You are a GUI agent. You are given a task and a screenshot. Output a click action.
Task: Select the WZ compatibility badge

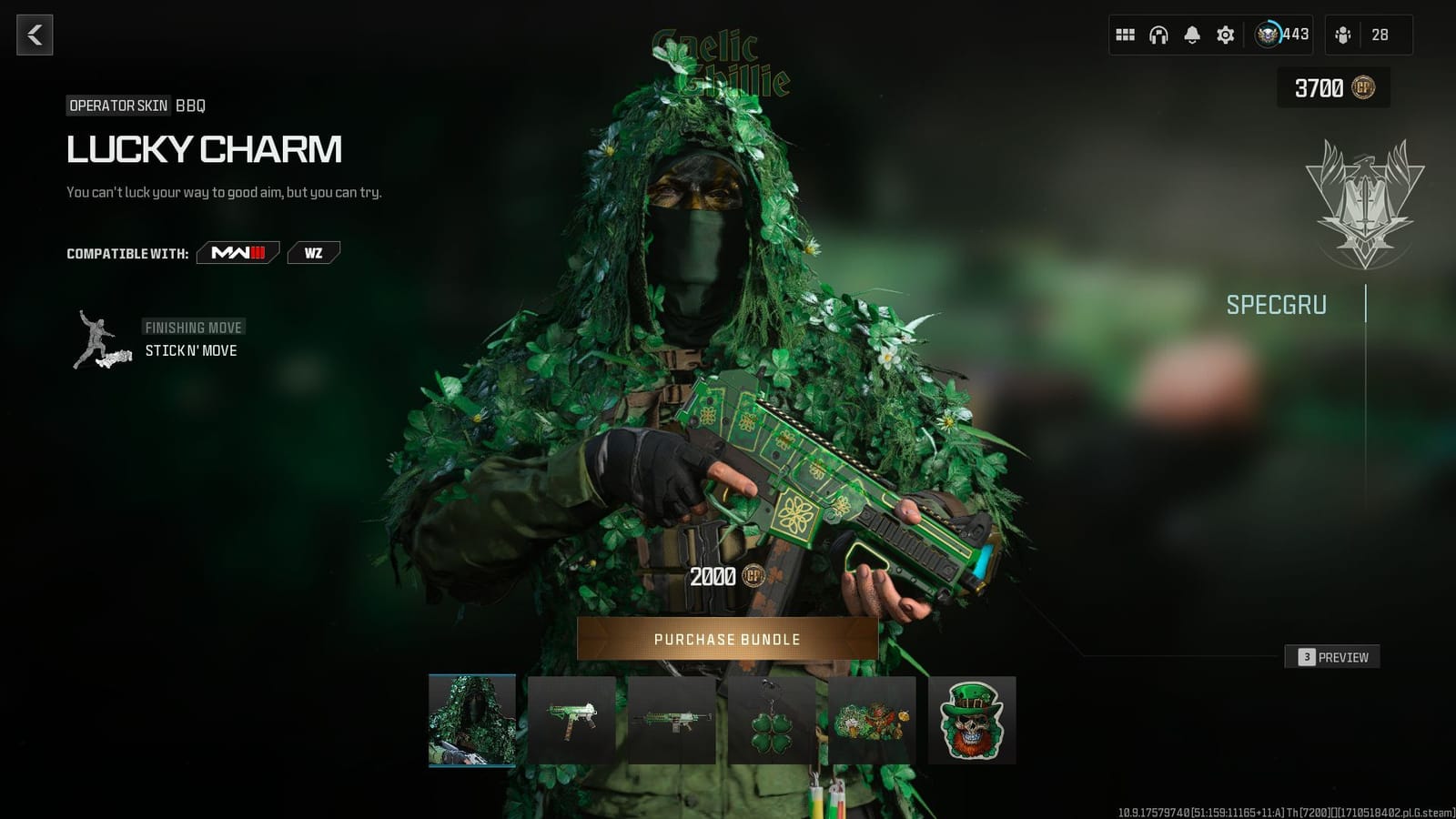pyautogui.click(x=313, y=253)
